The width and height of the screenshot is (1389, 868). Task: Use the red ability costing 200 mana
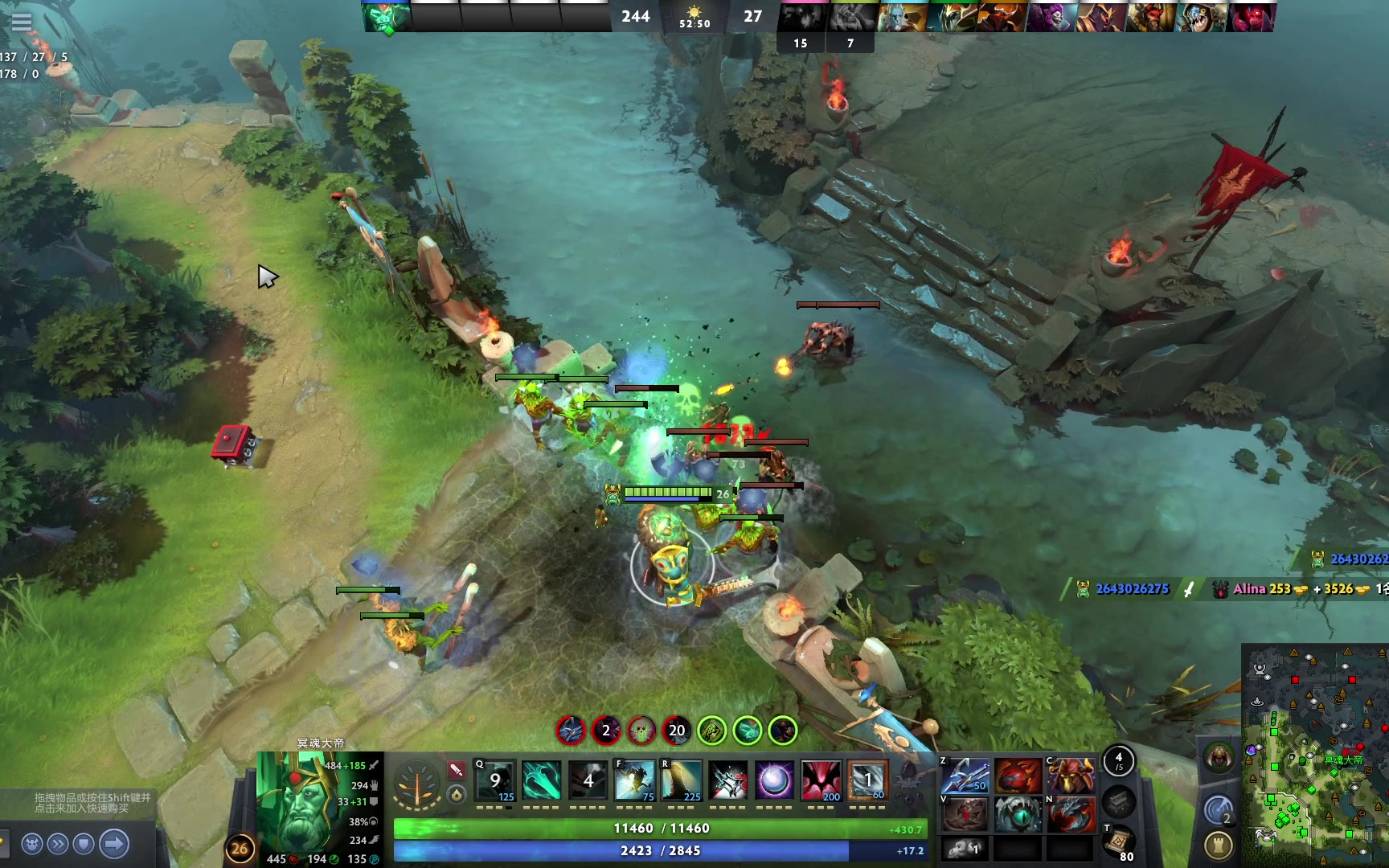coord(822,780)
